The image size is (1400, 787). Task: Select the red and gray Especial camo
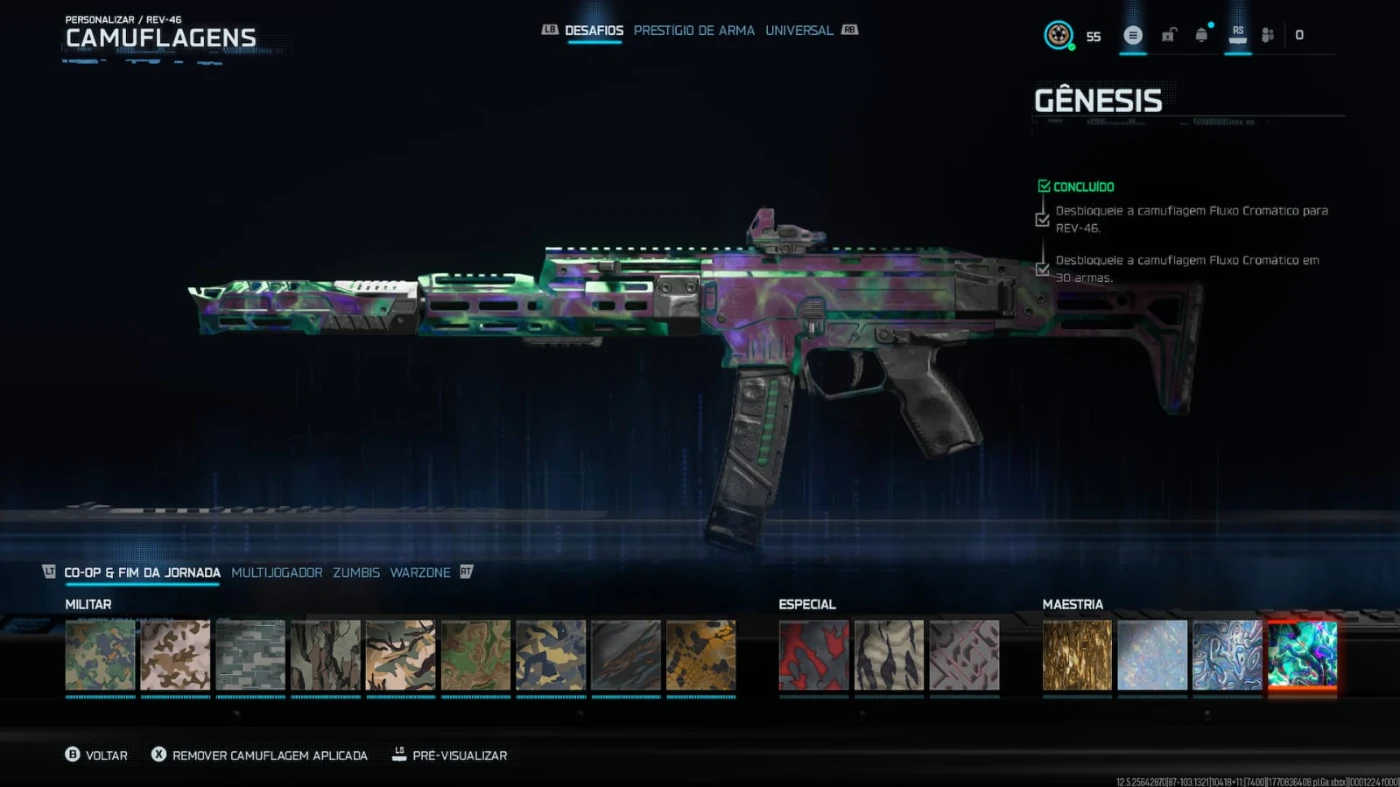coord(814,655)
